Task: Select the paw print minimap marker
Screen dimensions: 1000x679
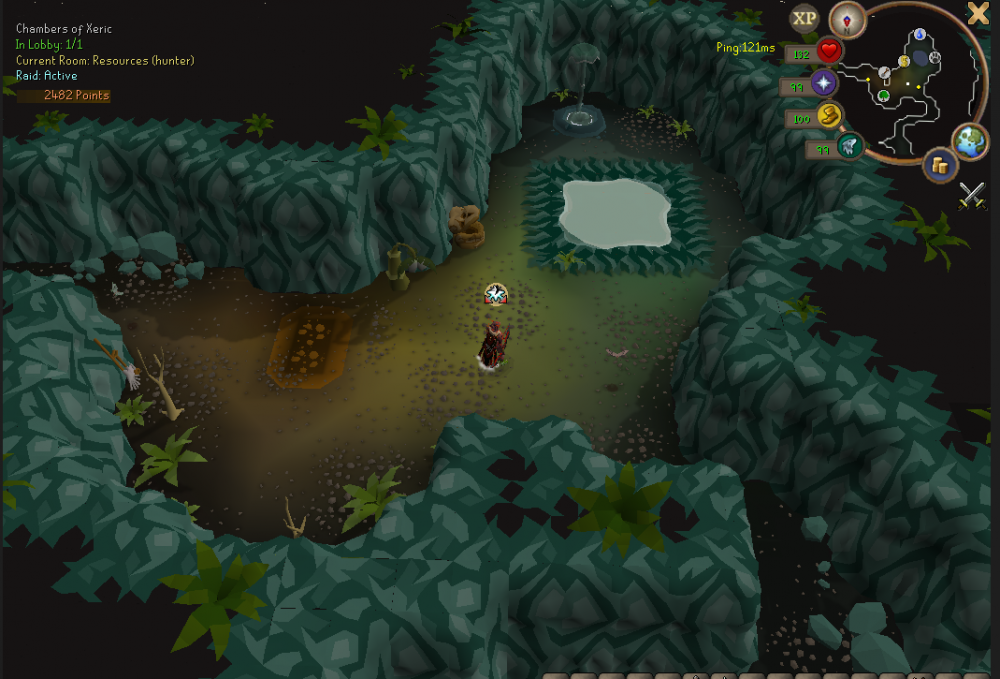Action: [x=934, y=58]
